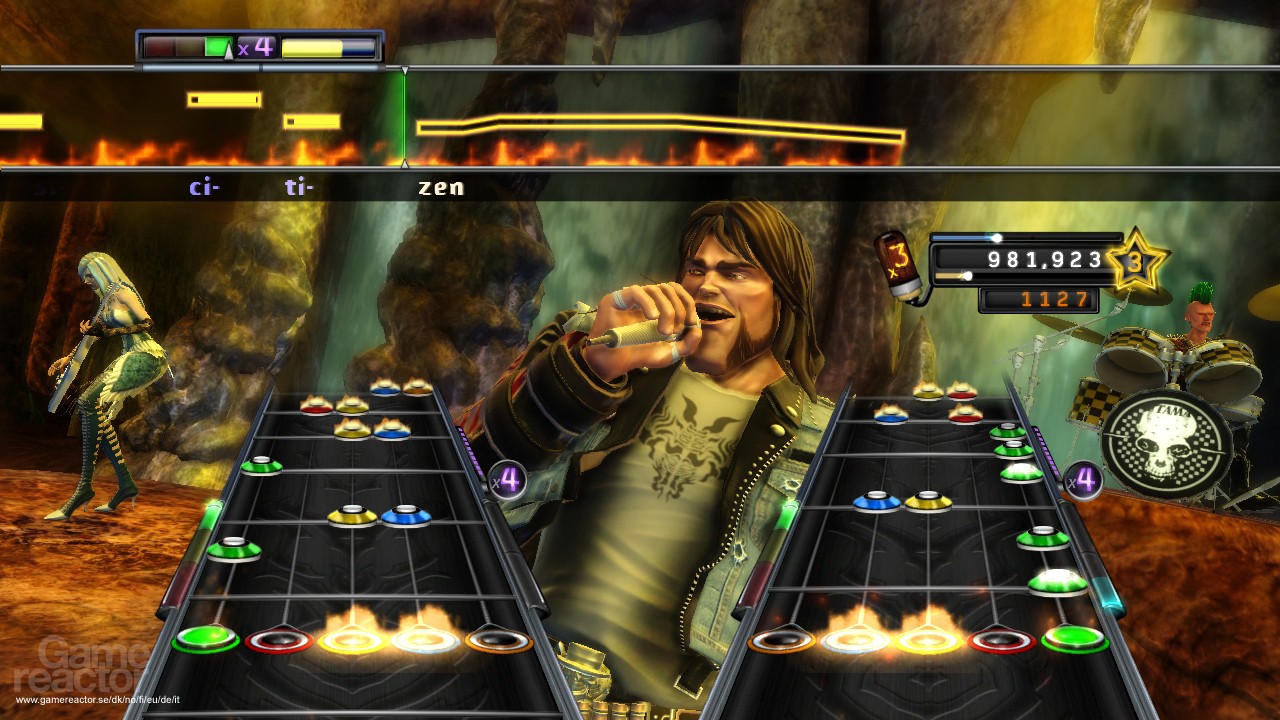
Task: Tap the orange fret on the right highway
Action: tap(783, 639)
